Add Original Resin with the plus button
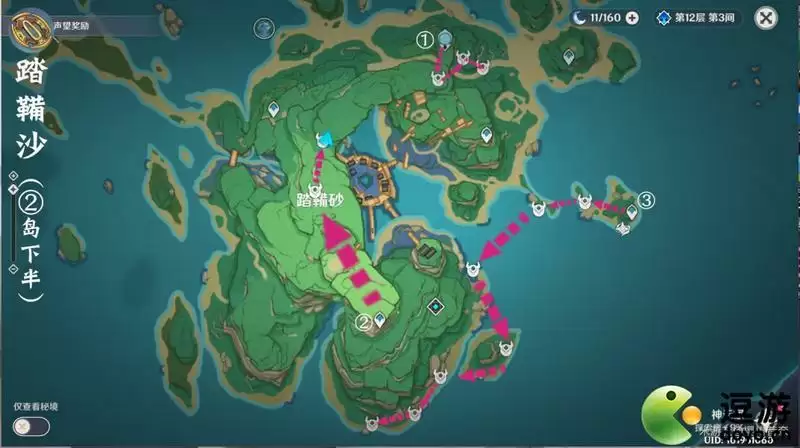Viewport: 800px width, 448px height. 632,18
